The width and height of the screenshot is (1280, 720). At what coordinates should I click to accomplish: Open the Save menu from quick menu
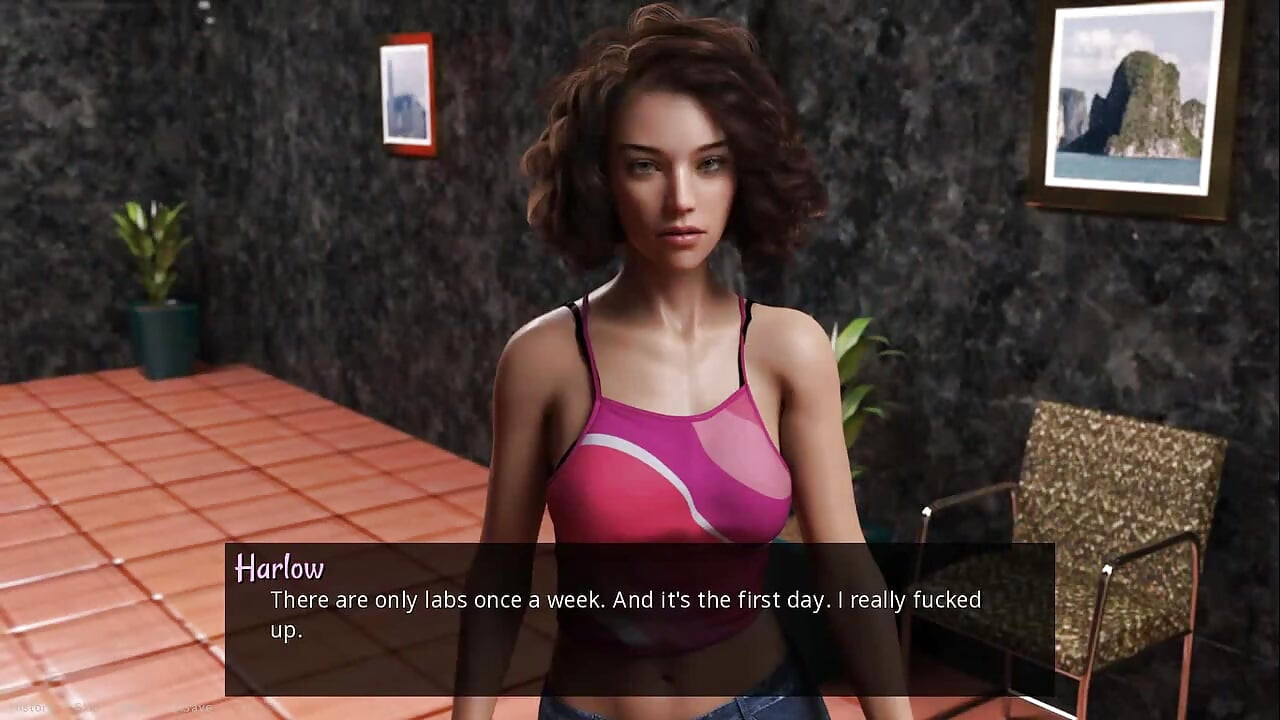pos(196,707)
